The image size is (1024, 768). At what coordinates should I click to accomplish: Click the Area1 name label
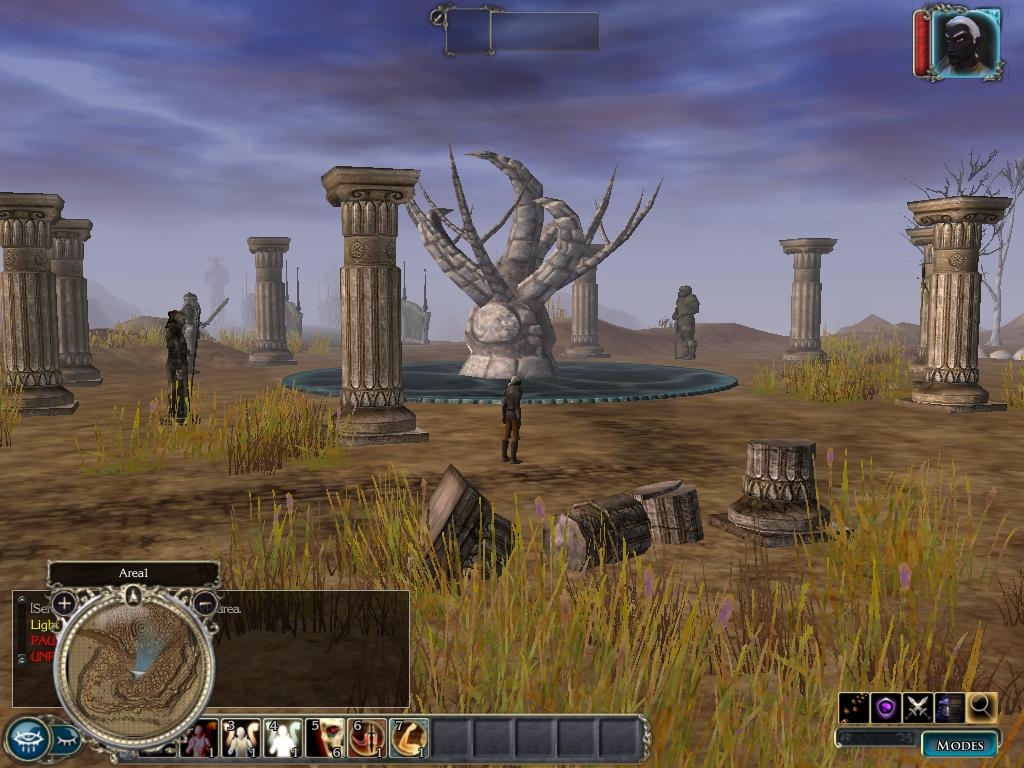(x=133, y=573)
